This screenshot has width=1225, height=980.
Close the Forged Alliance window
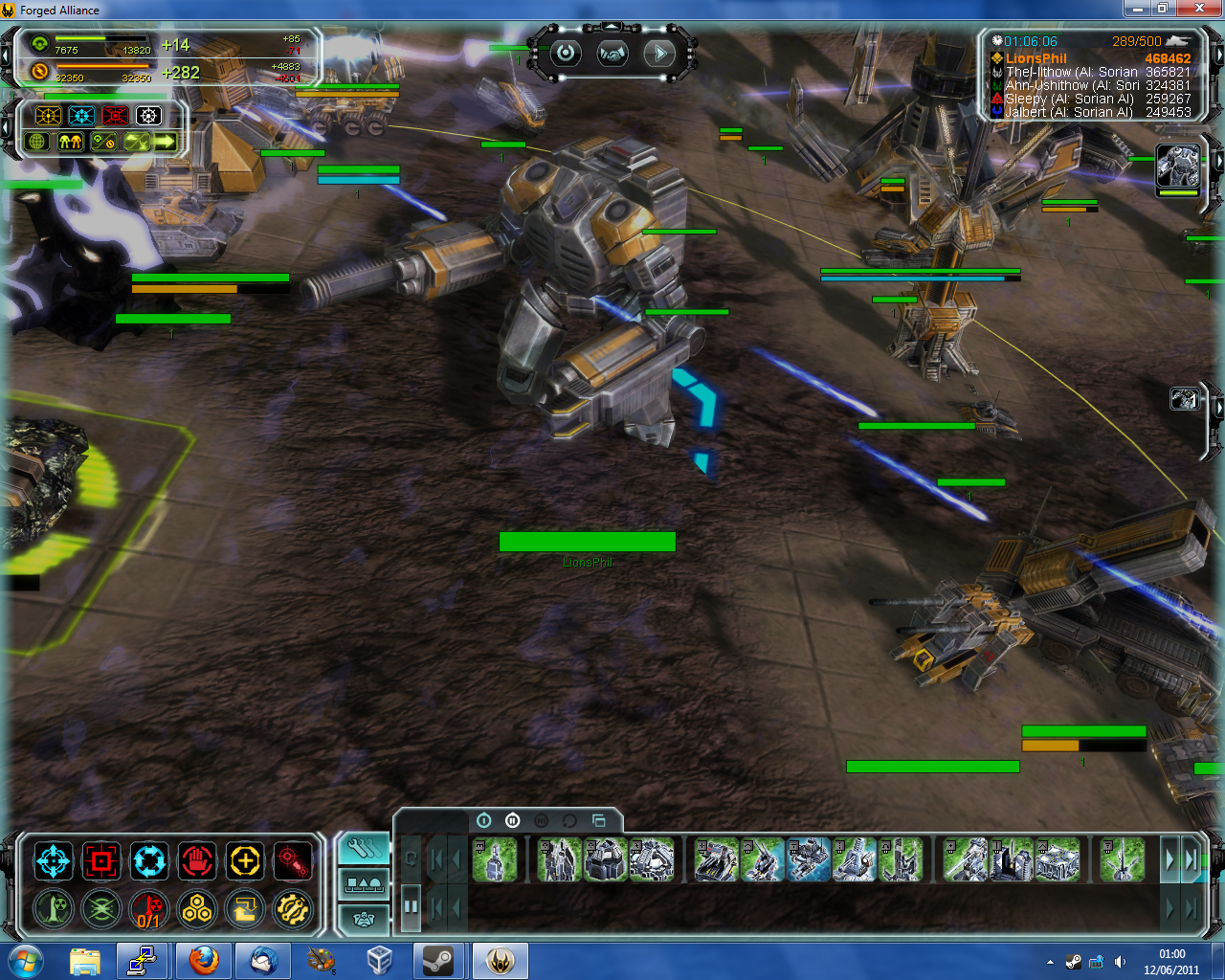1200,9
